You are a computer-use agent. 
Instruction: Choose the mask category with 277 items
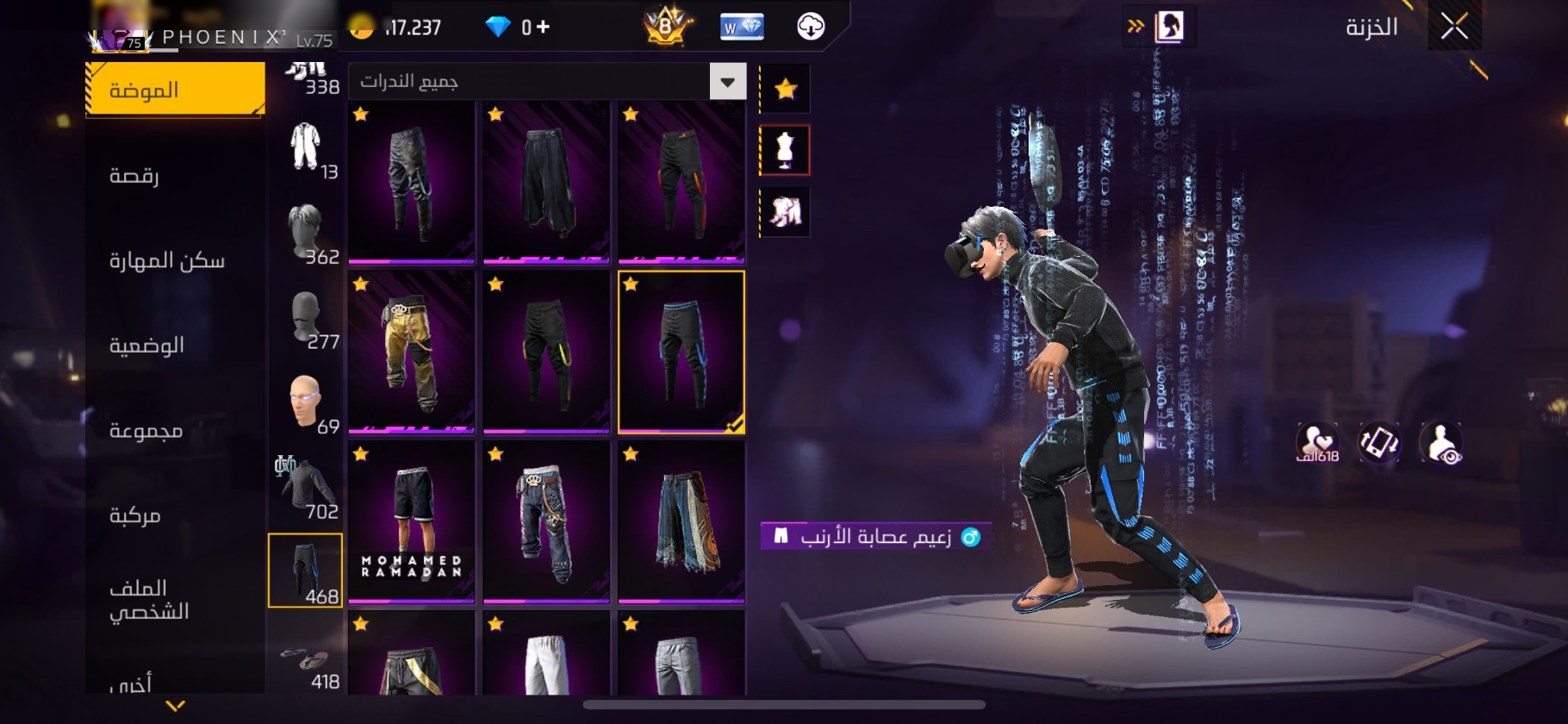tap(306, 318)
